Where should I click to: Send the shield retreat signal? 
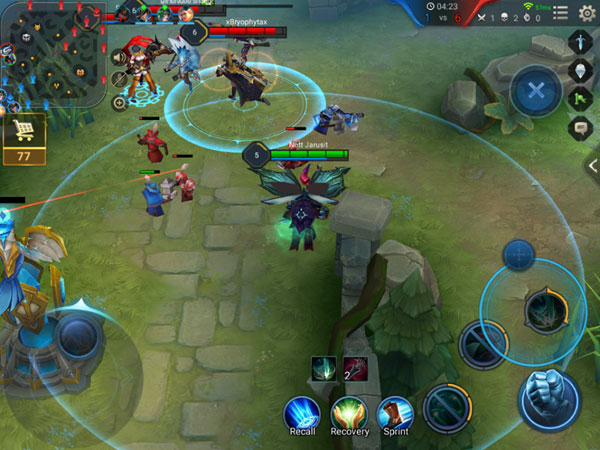point(582,71)
